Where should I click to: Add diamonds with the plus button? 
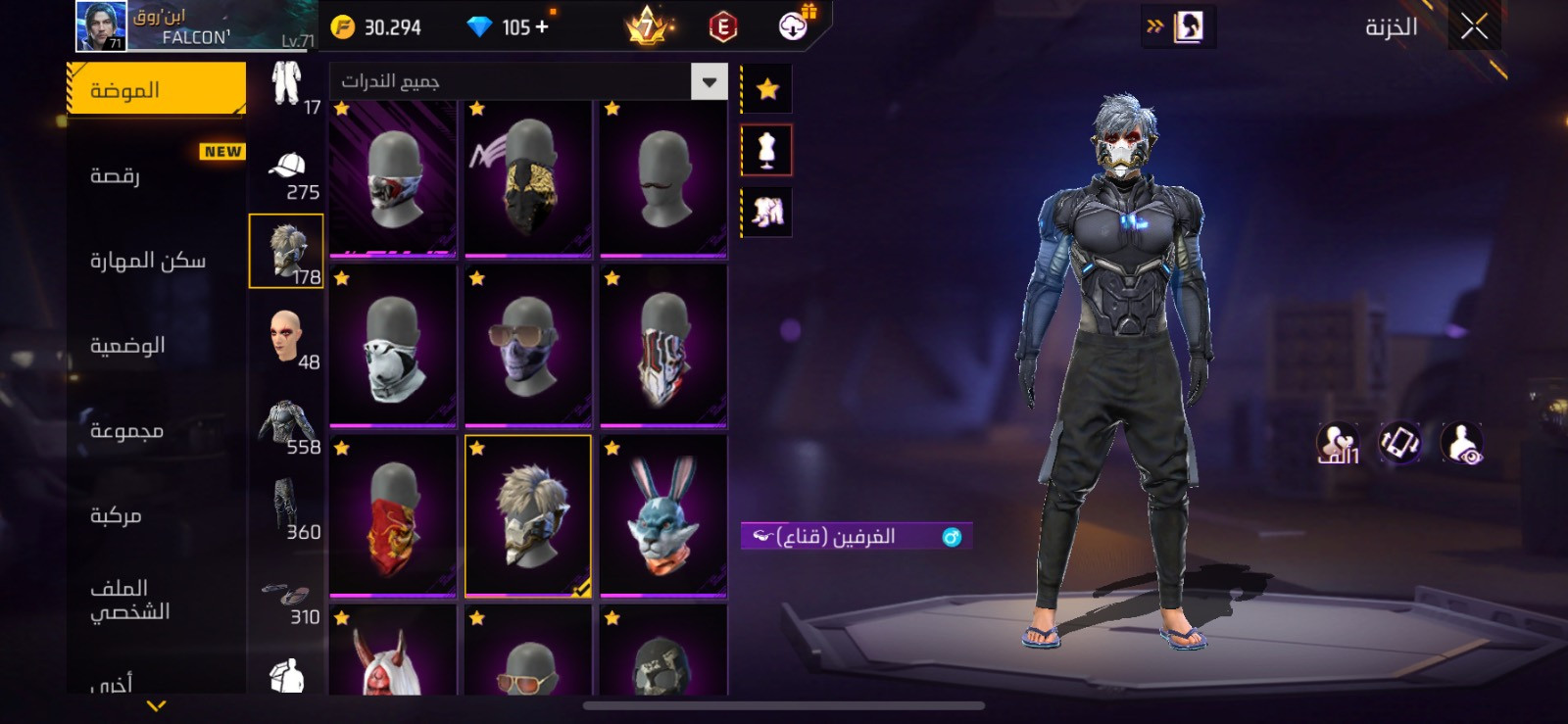click(x=542, y=27)
